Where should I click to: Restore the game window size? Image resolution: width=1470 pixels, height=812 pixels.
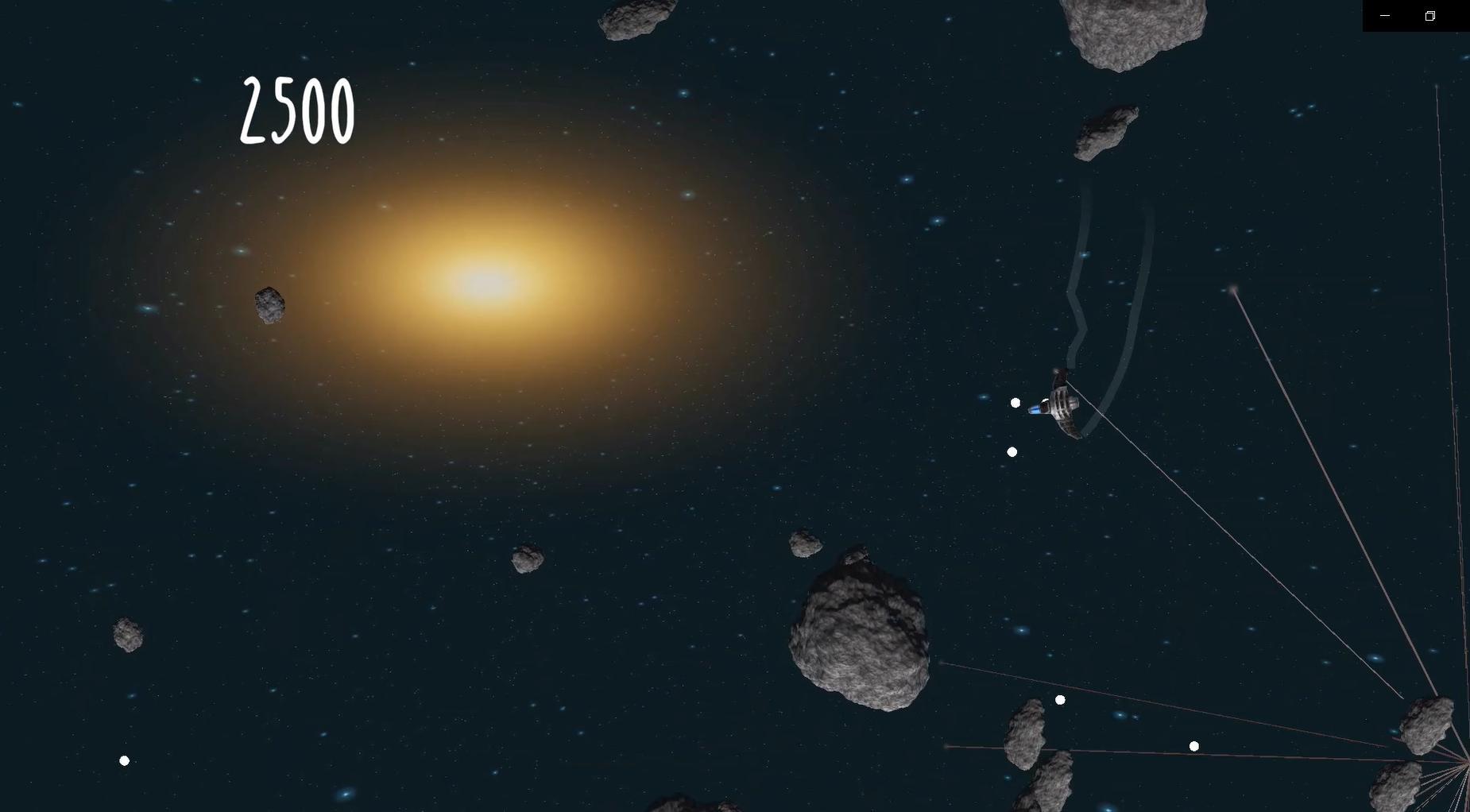click(x=1429, y=15)
